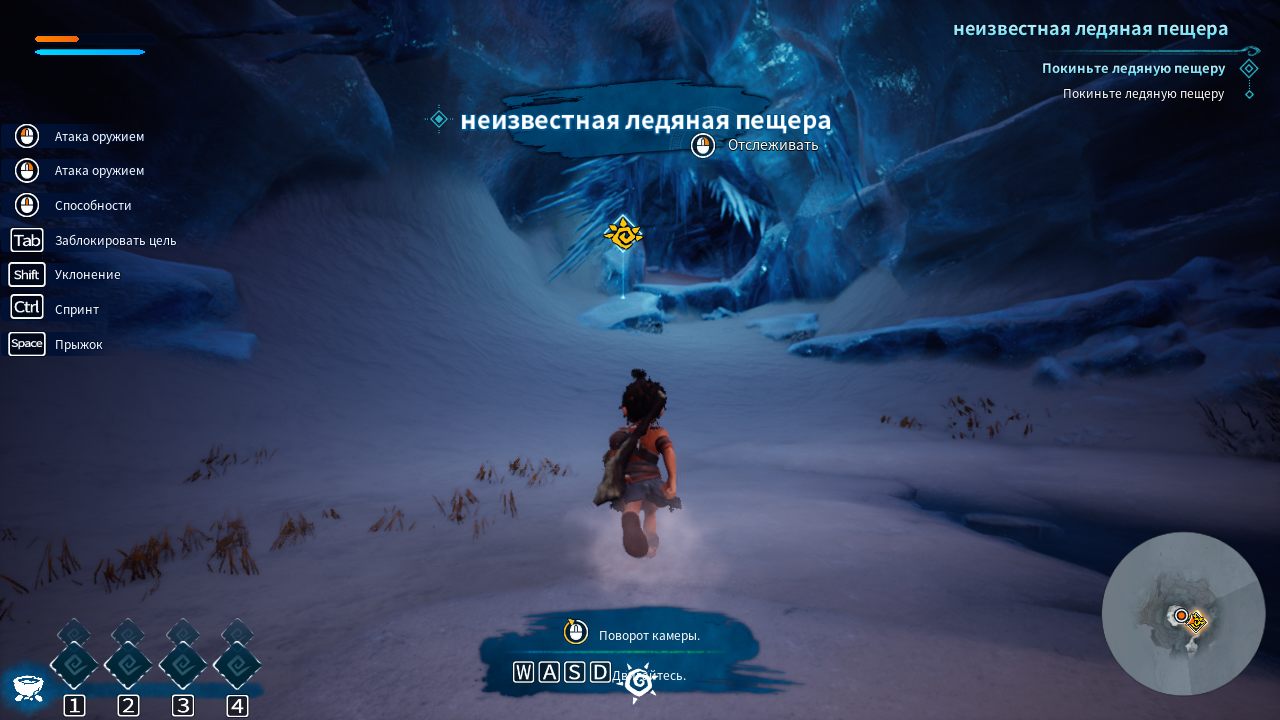Click the yellow objective waypoint marker

tap(623, 234)
